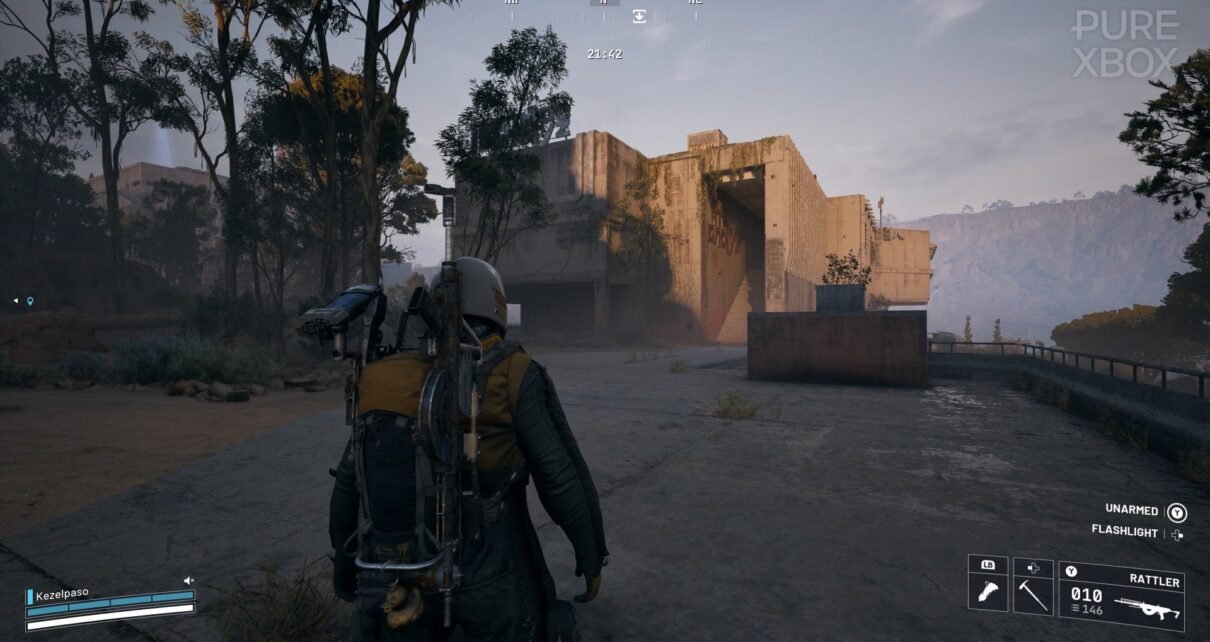Click the blue waypoint pin marker
Image resolution: width=1210 pixels, height=642 pixels.
pyautogui.click(x=30, y=301)
